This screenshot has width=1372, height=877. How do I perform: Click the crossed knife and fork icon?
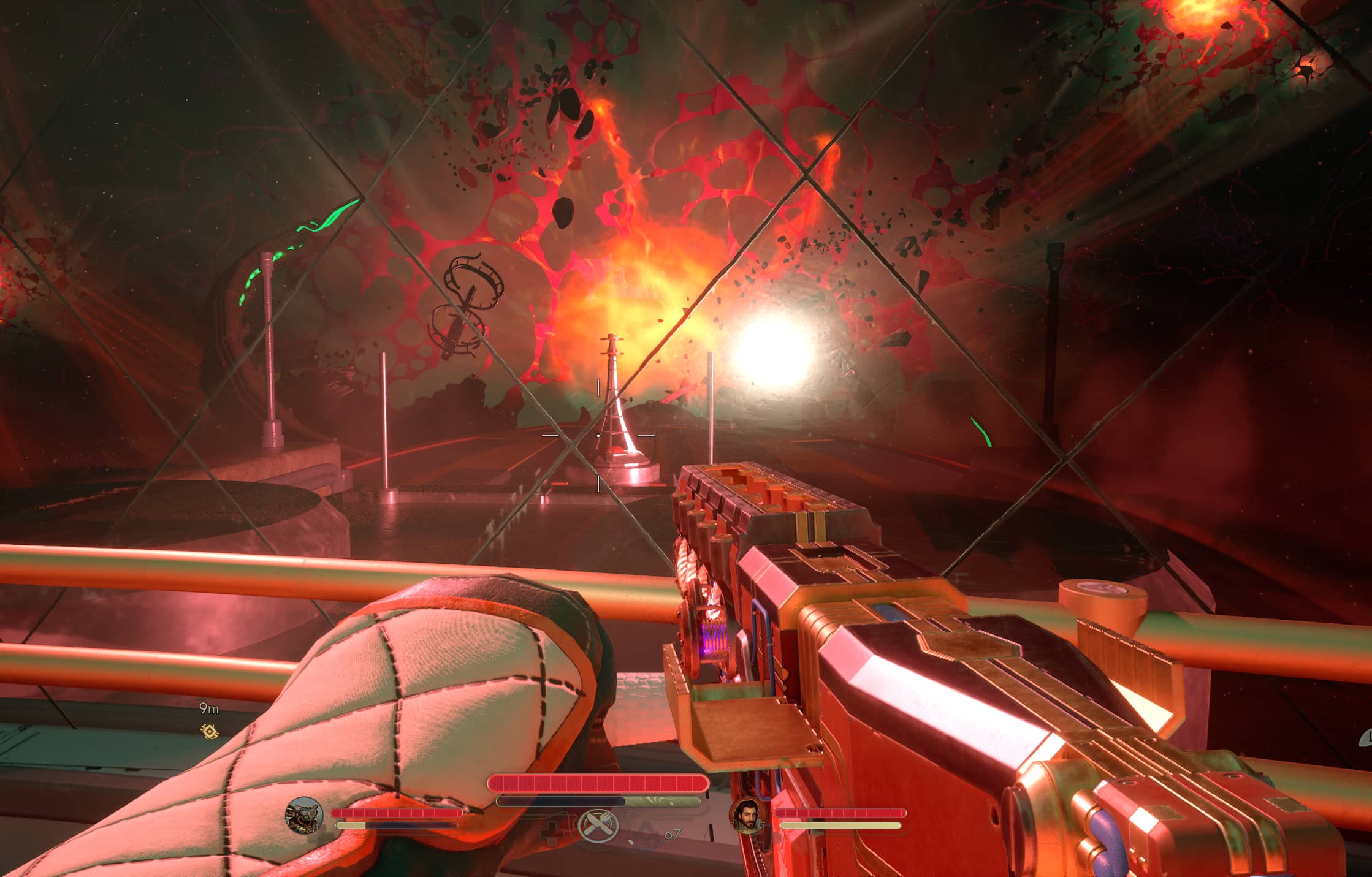(597, 825)
